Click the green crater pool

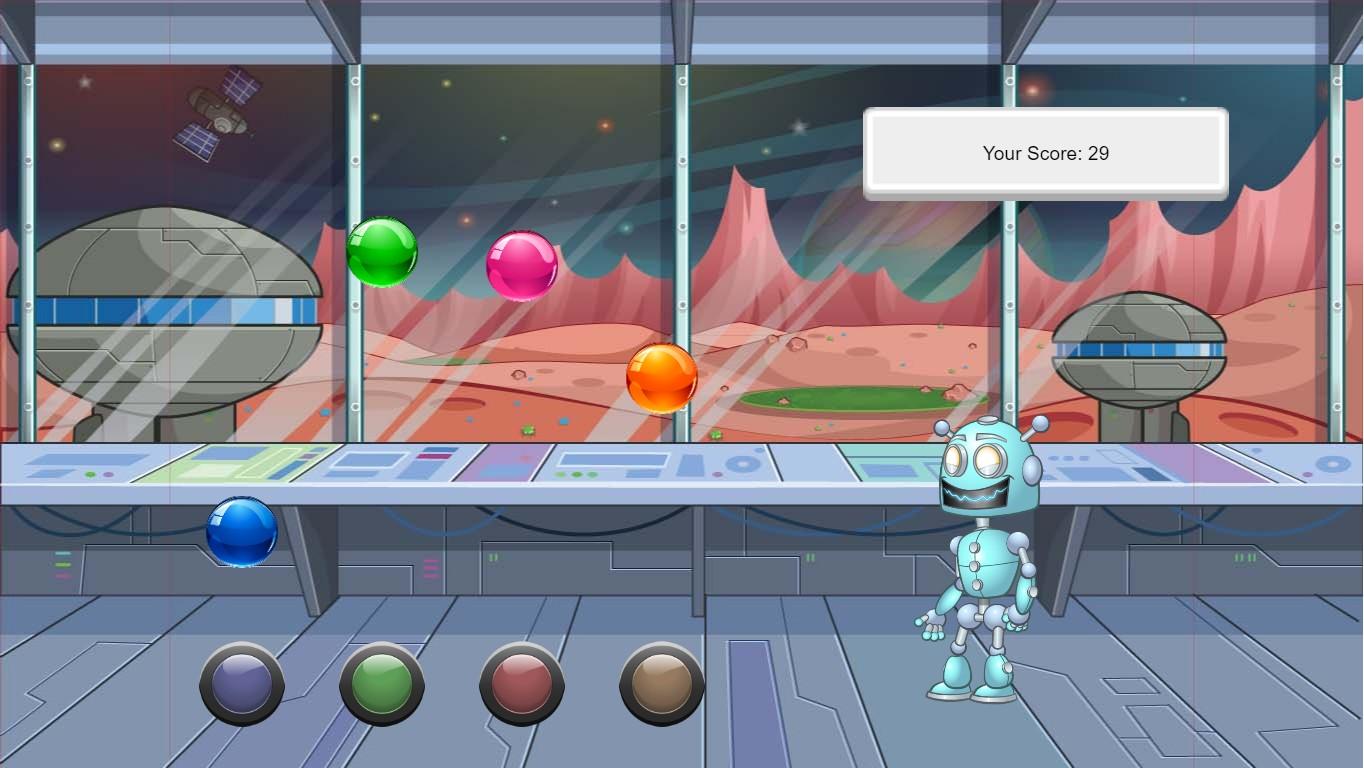click(855, 400)
